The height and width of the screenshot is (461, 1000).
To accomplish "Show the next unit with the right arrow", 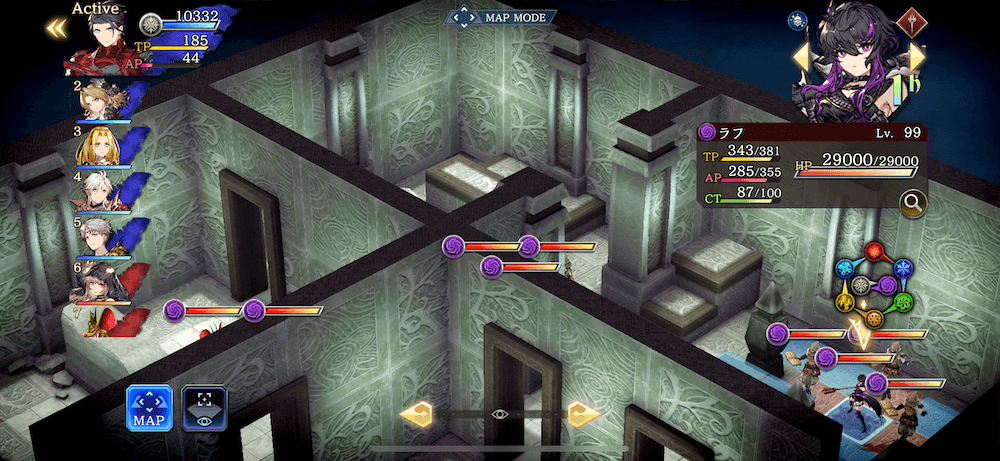I will (x=918, y=58).
